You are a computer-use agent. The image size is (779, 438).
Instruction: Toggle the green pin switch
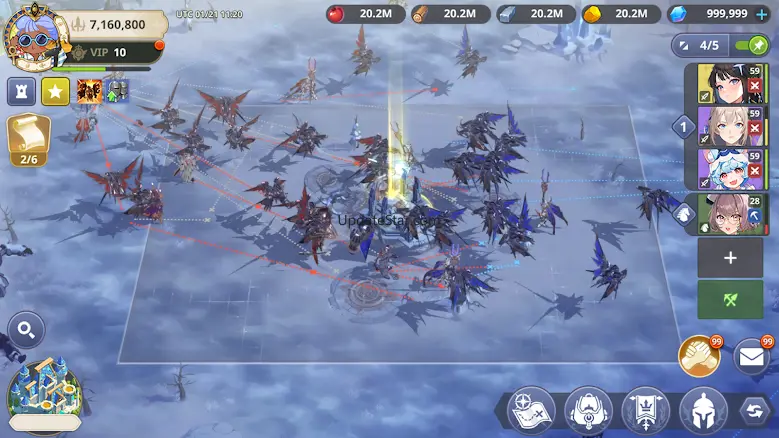(x=751, y=45)
